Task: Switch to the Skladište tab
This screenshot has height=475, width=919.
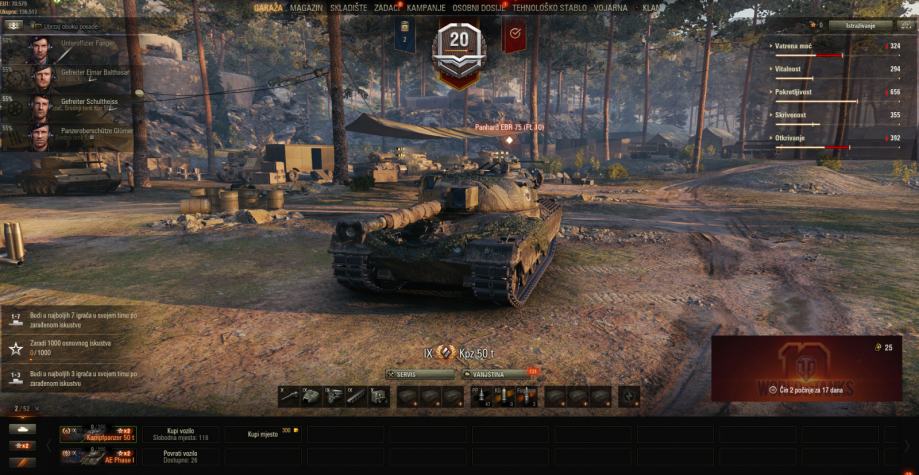Action: (x=343, y=7)
